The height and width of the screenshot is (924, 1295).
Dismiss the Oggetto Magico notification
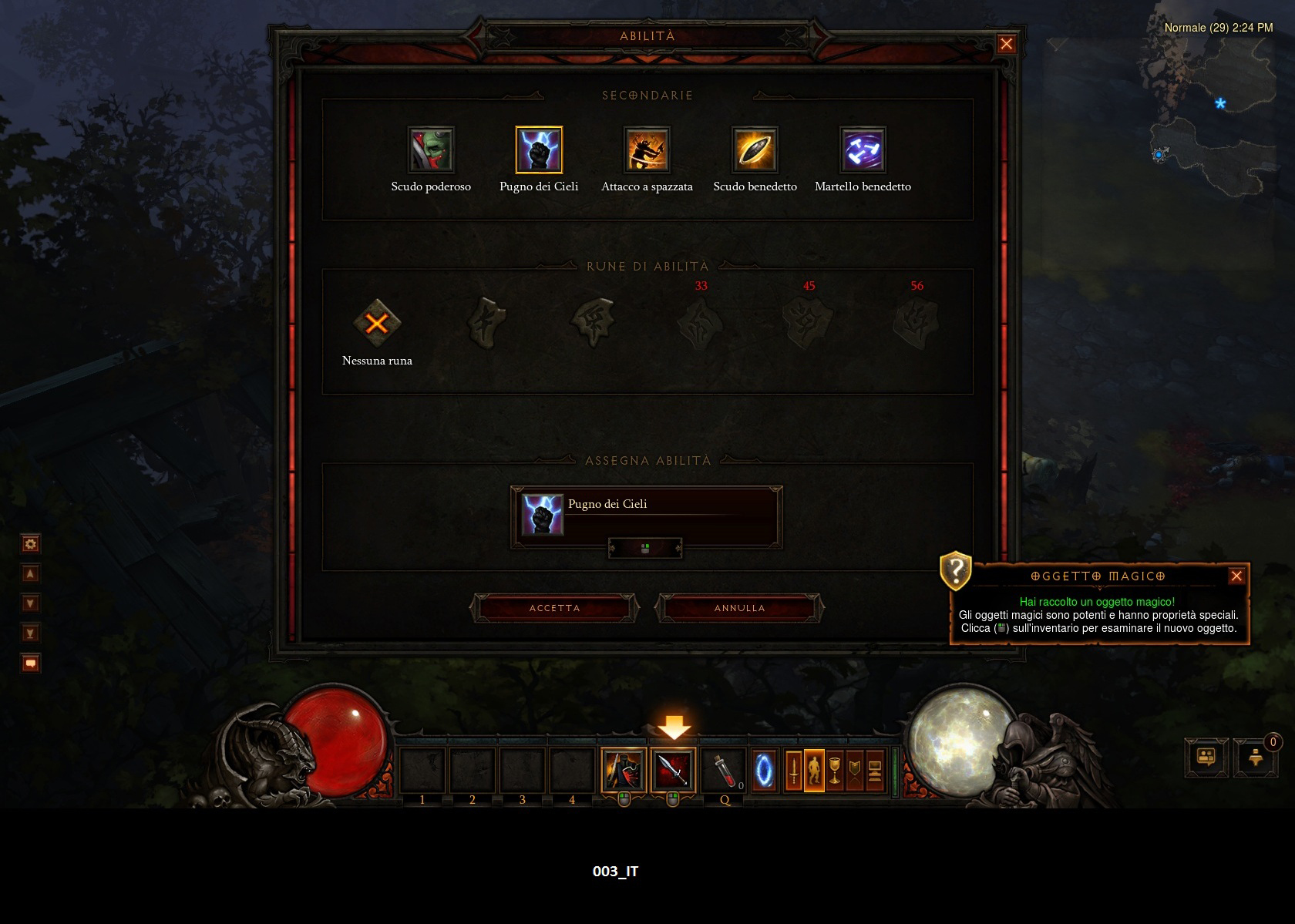coord(1236,576)
